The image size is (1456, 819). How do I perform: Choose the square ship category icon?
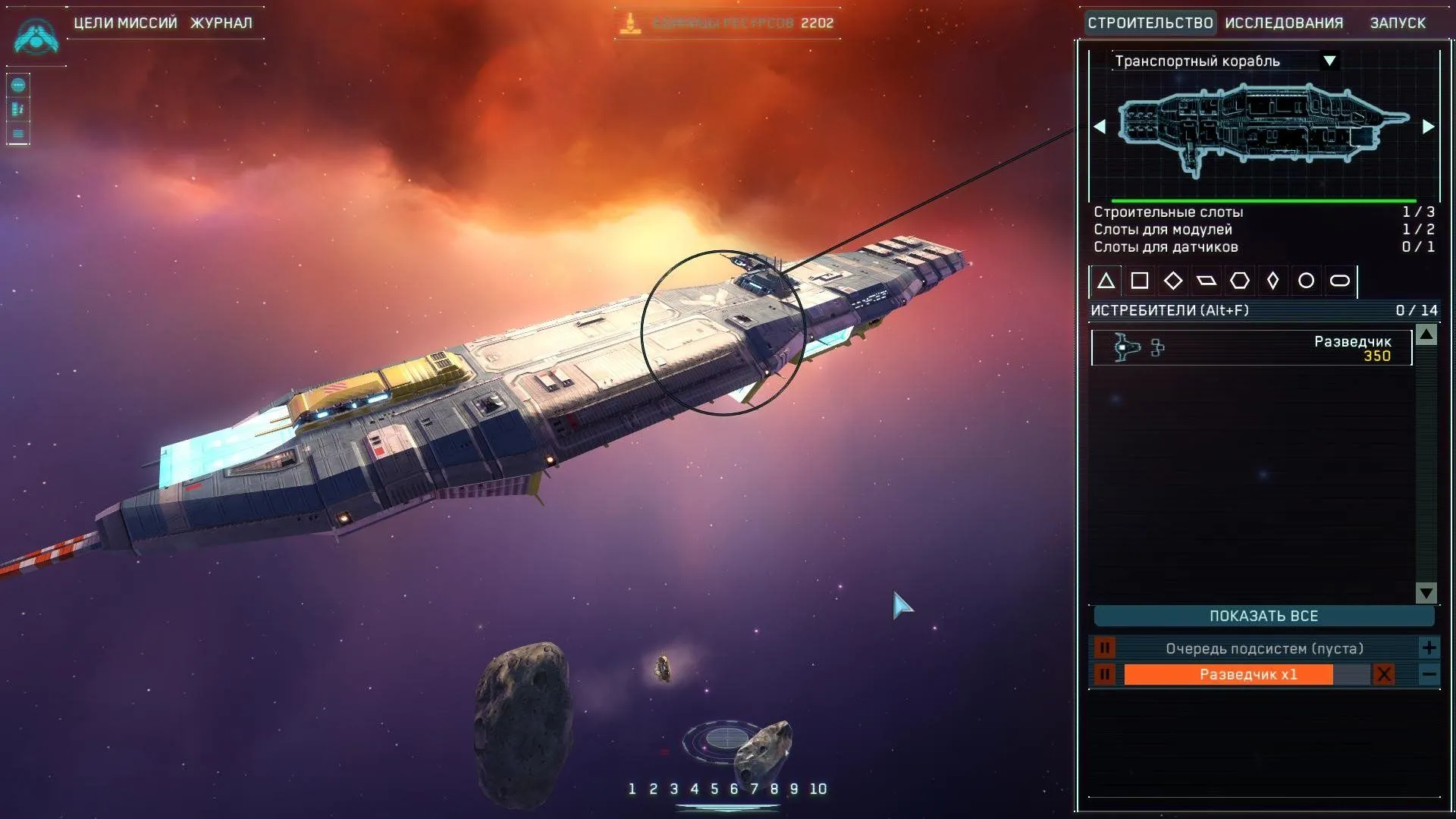[1139, 281]
